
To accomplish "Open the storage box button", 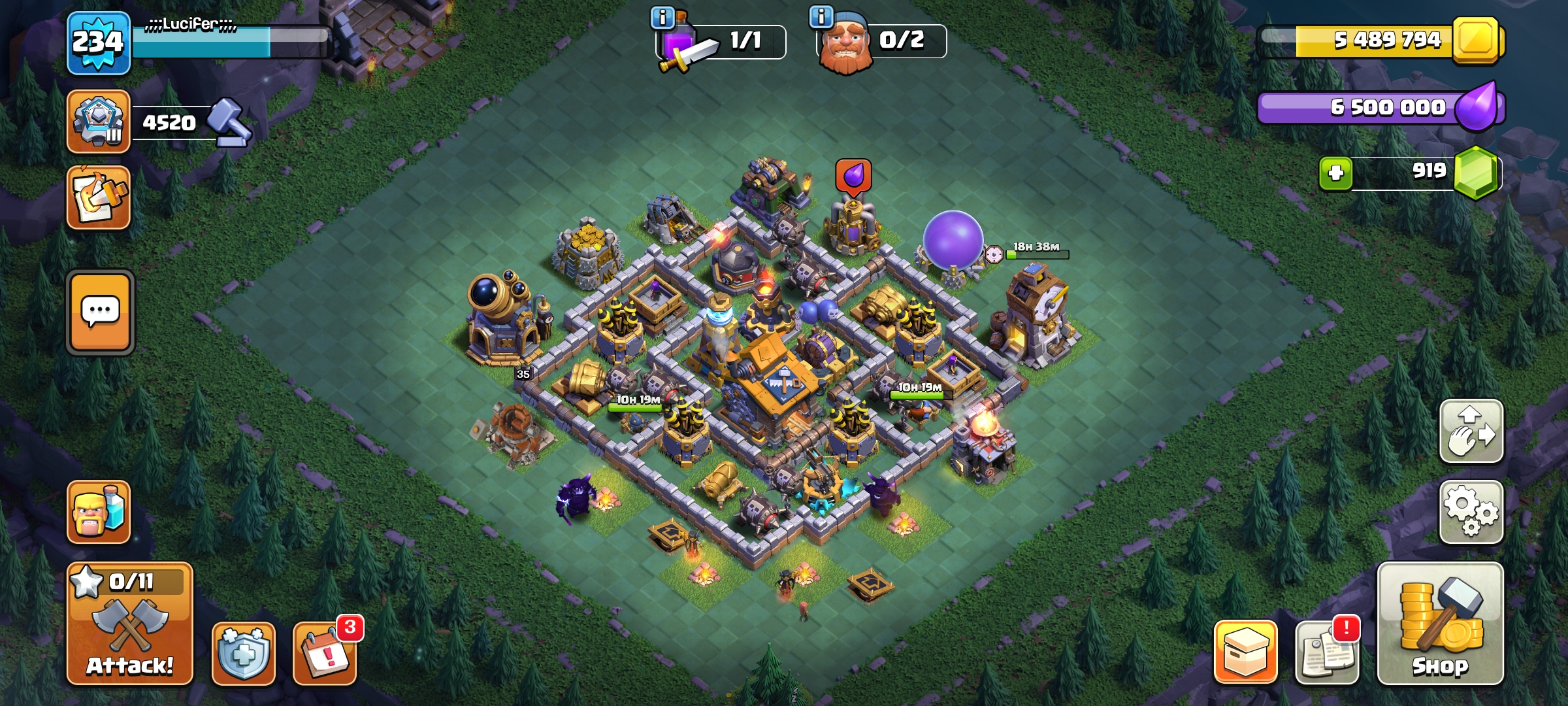I will pos(1245,652).
